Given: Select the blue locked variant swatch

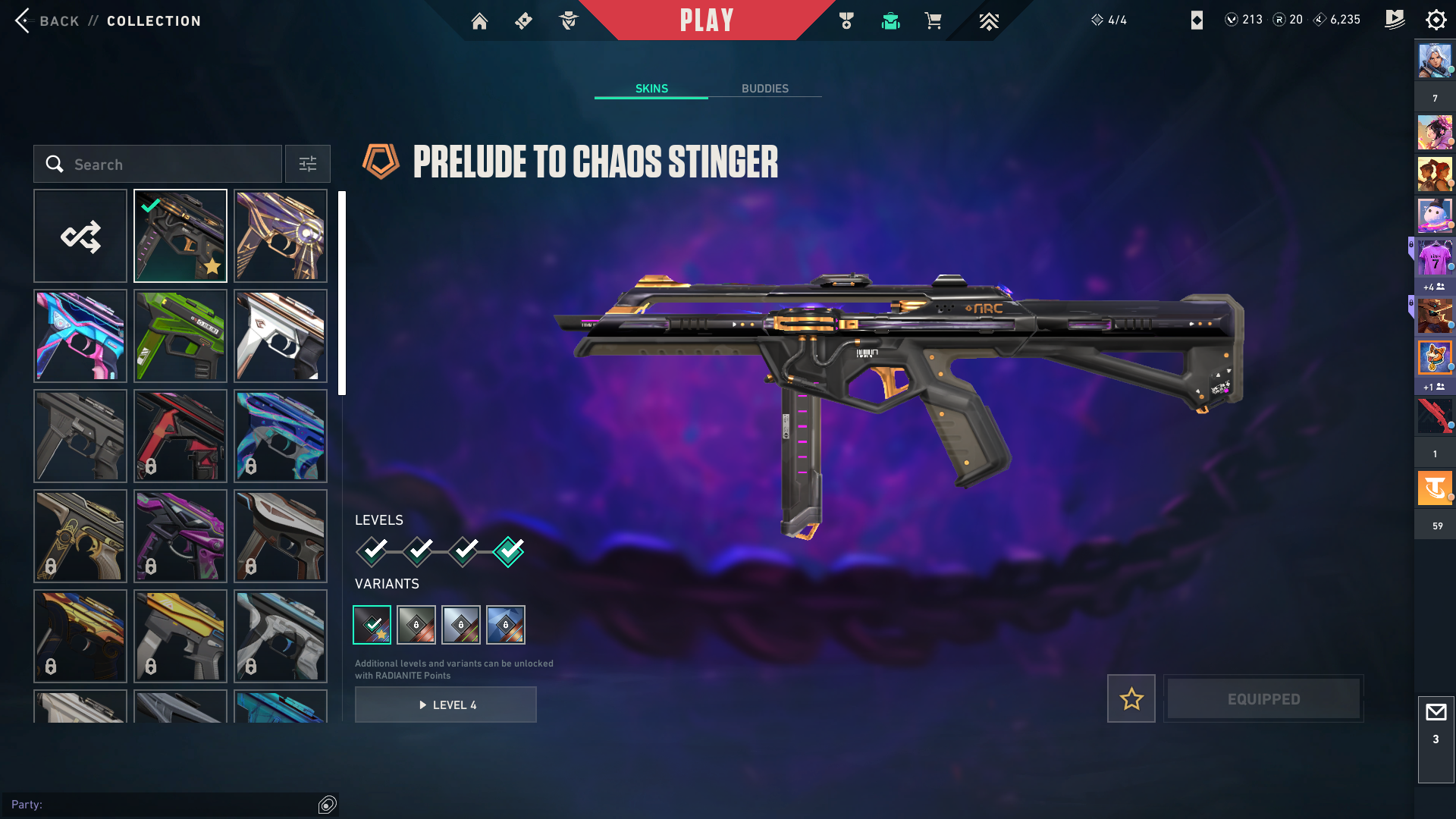Looking at the screenshot, I should [506, 625].
